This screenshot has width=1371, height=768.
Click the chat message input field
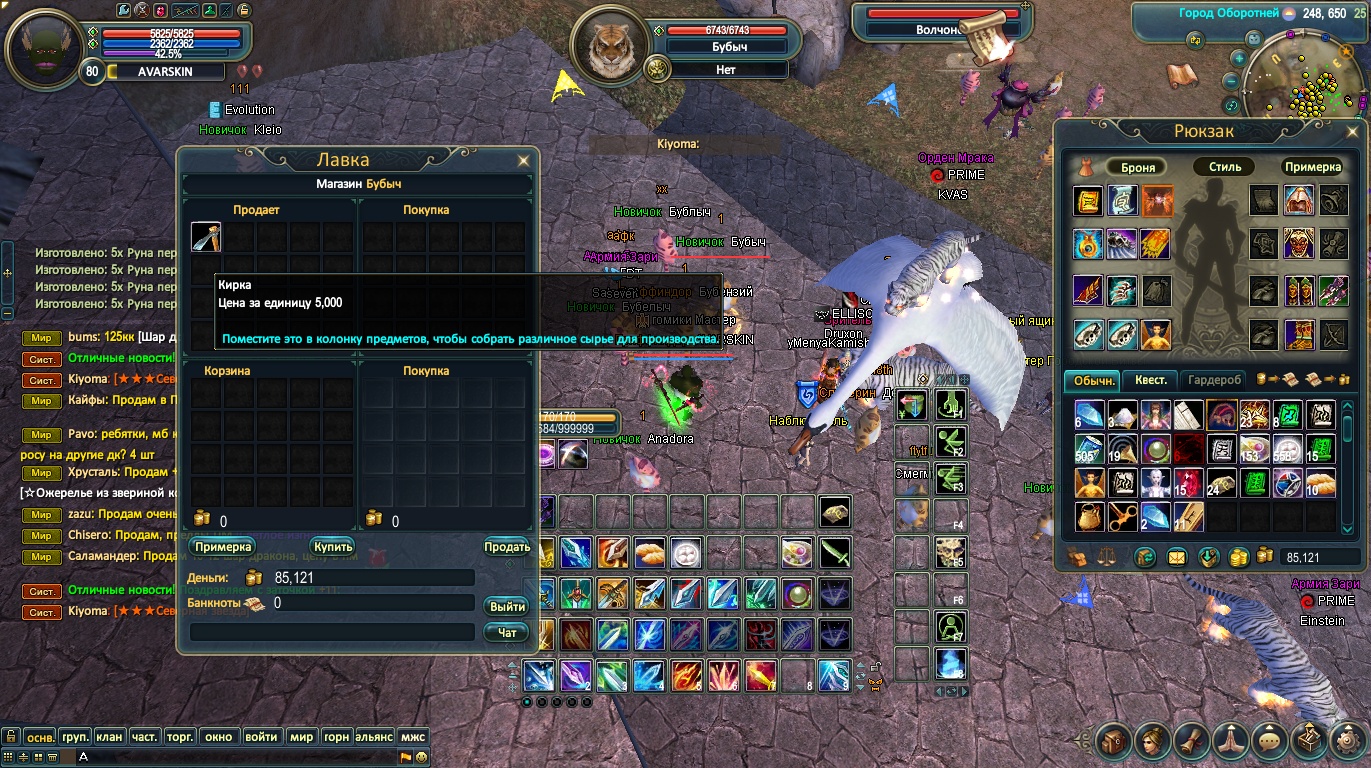click(240, 757)
